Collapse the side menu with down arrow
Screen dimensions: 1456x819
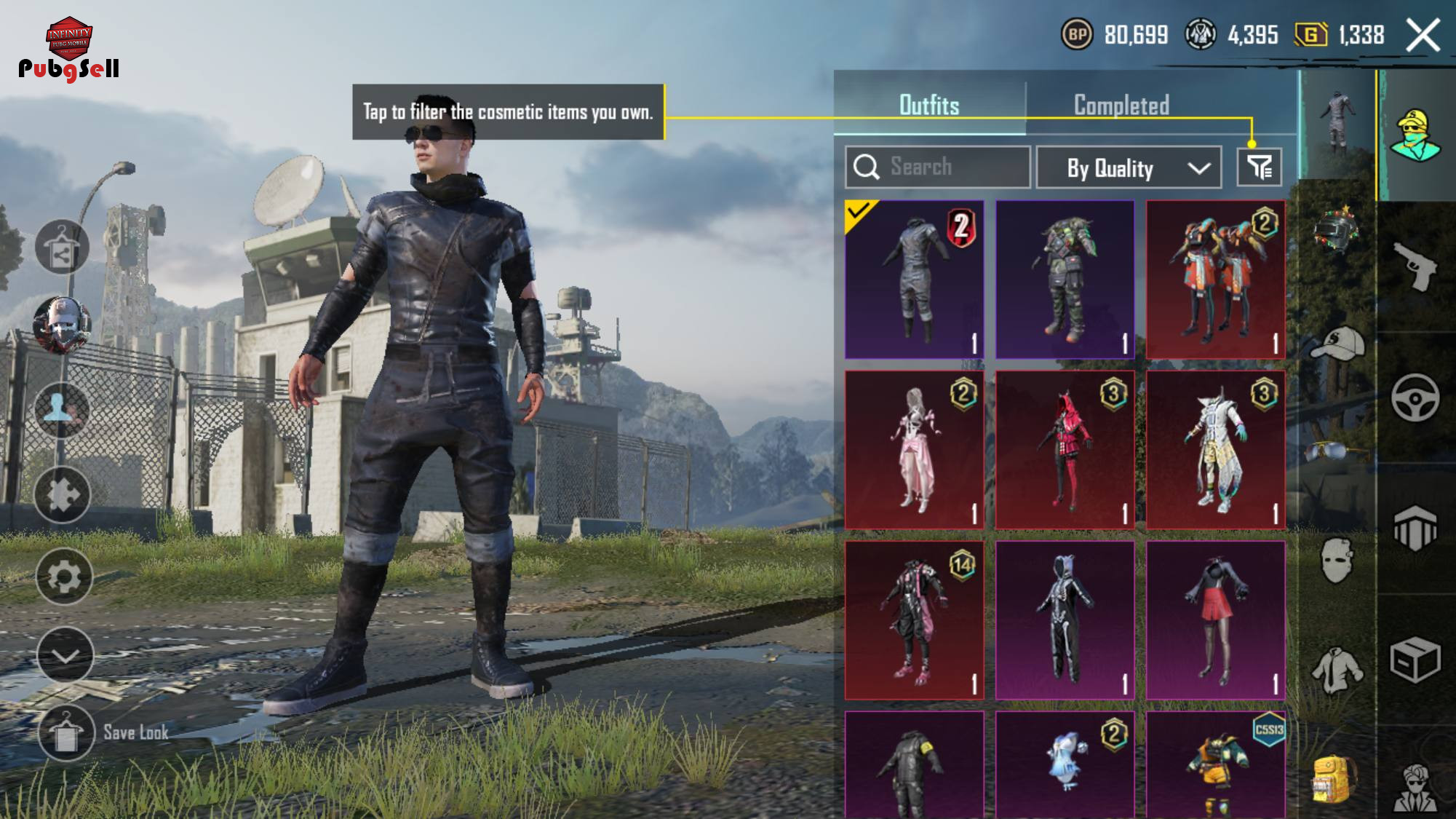point(65,655)
